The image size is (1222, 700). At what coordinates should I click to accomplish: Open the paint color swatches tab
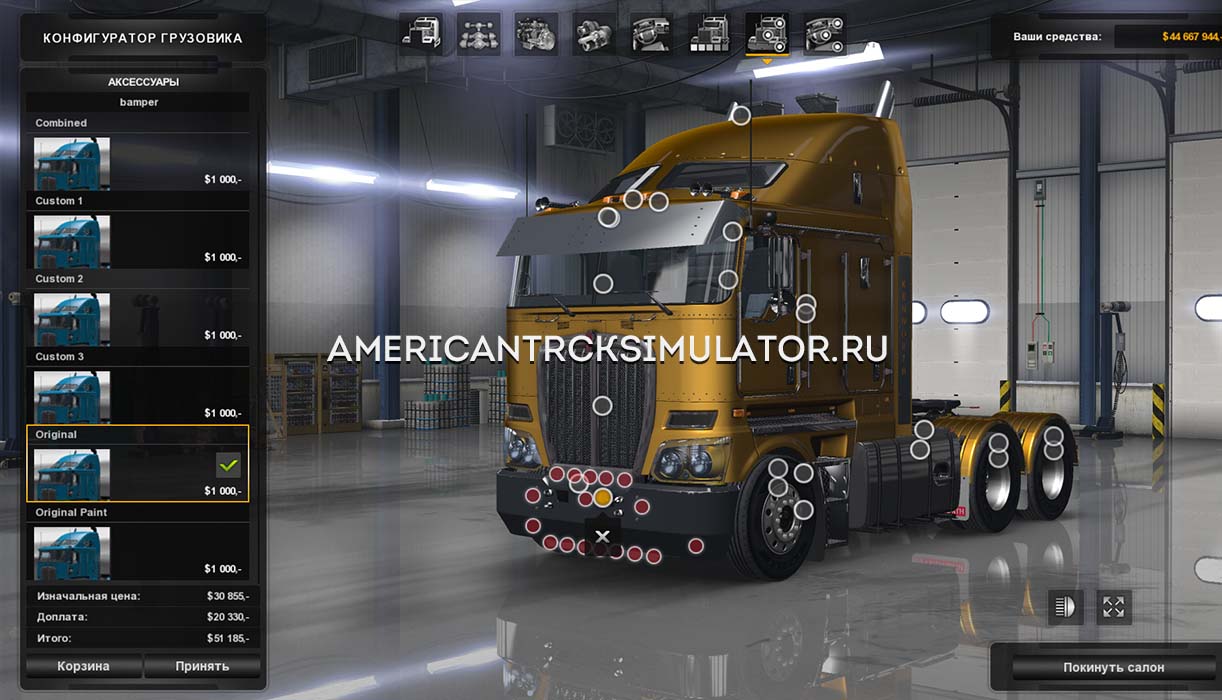[x=709, y=34]
